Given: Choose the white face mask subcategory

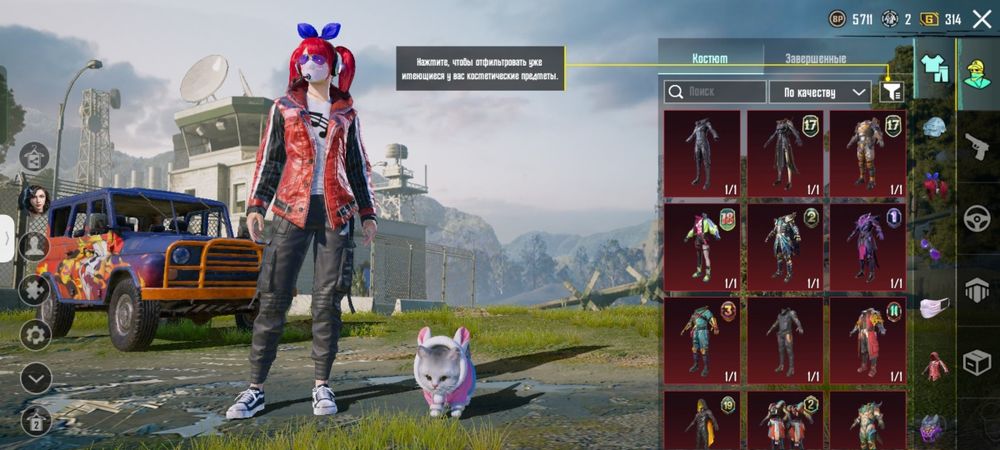Looking at the screenshot, I should click(934, 308).
